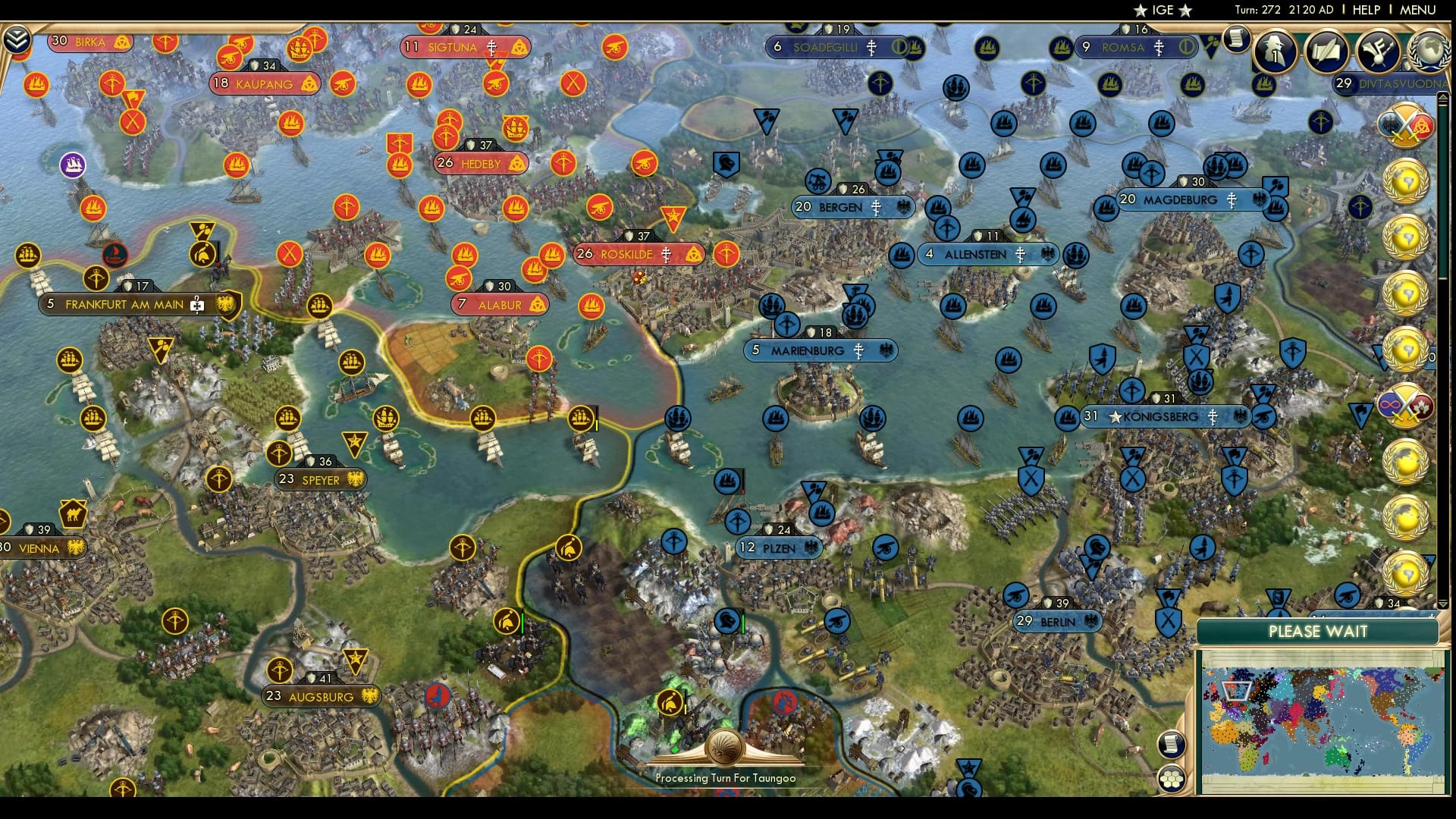1456x819 pixels.
Task: Click the religion symbol beside Roskilde's name
Action: [665, 254]
